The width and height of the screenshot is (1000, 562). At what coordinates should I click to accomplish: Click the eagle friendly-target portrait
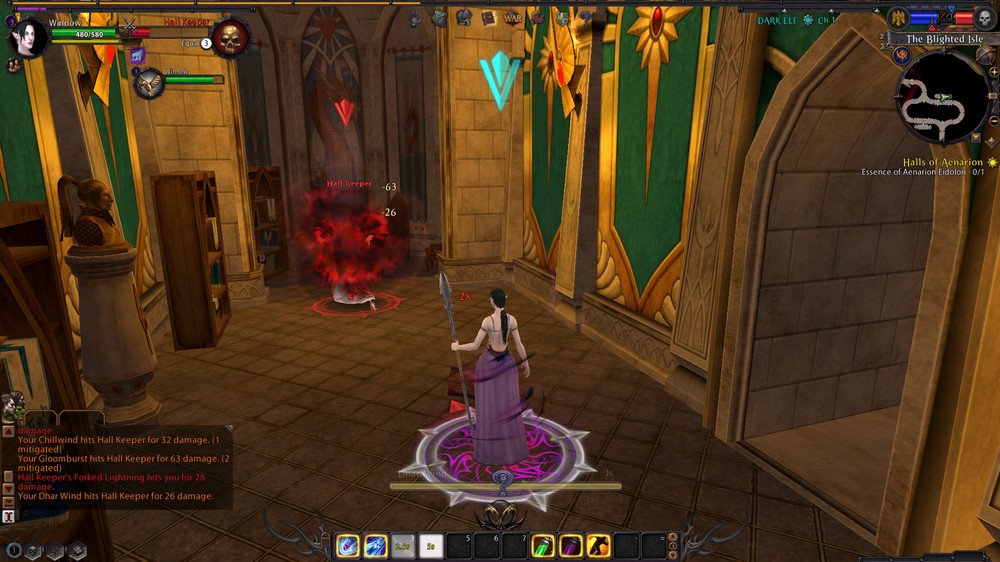point(148,82)
